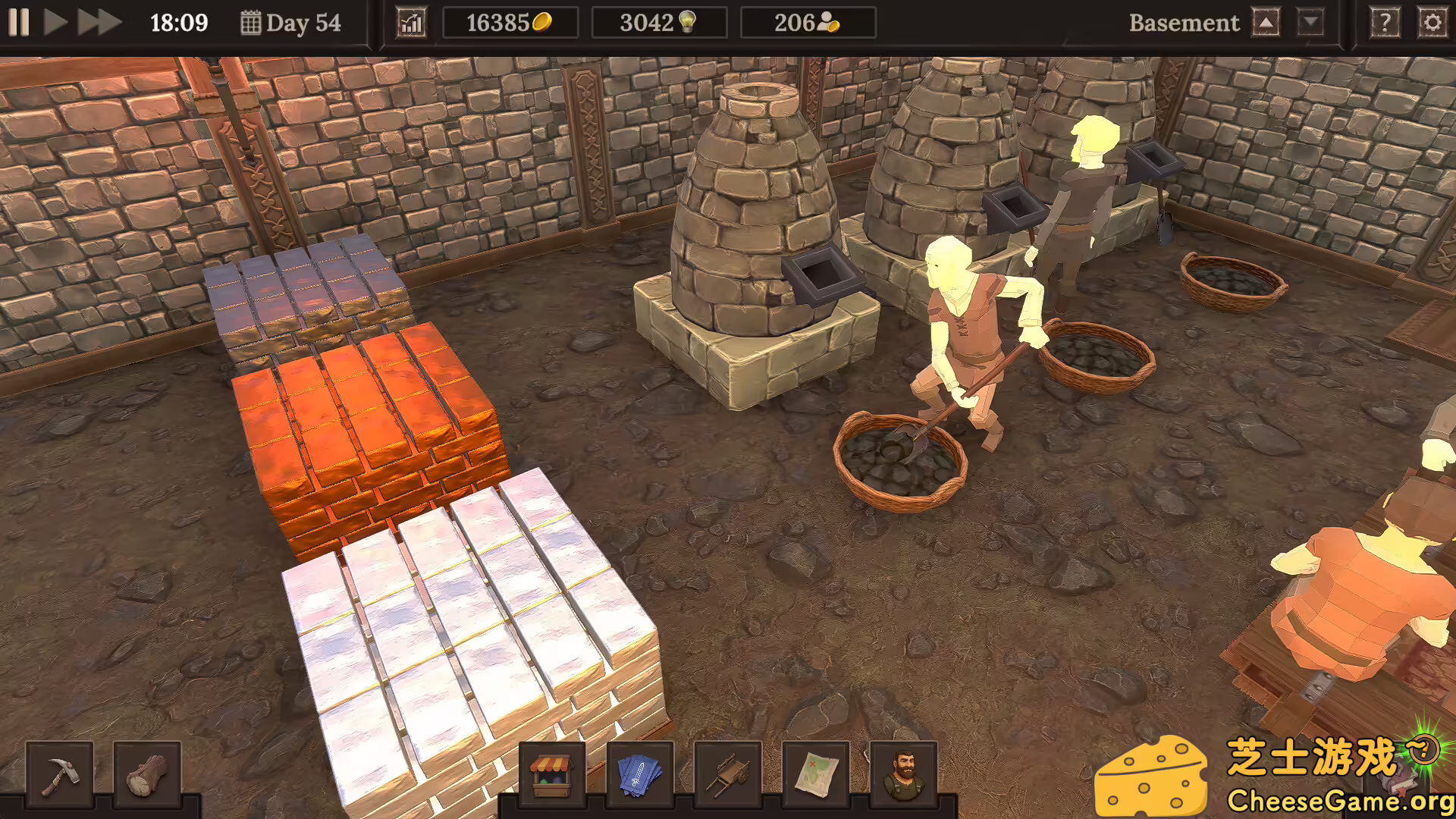Viewport: 1456px width, 819px height.
Task: Pause the game
Action: pos(20,22)
